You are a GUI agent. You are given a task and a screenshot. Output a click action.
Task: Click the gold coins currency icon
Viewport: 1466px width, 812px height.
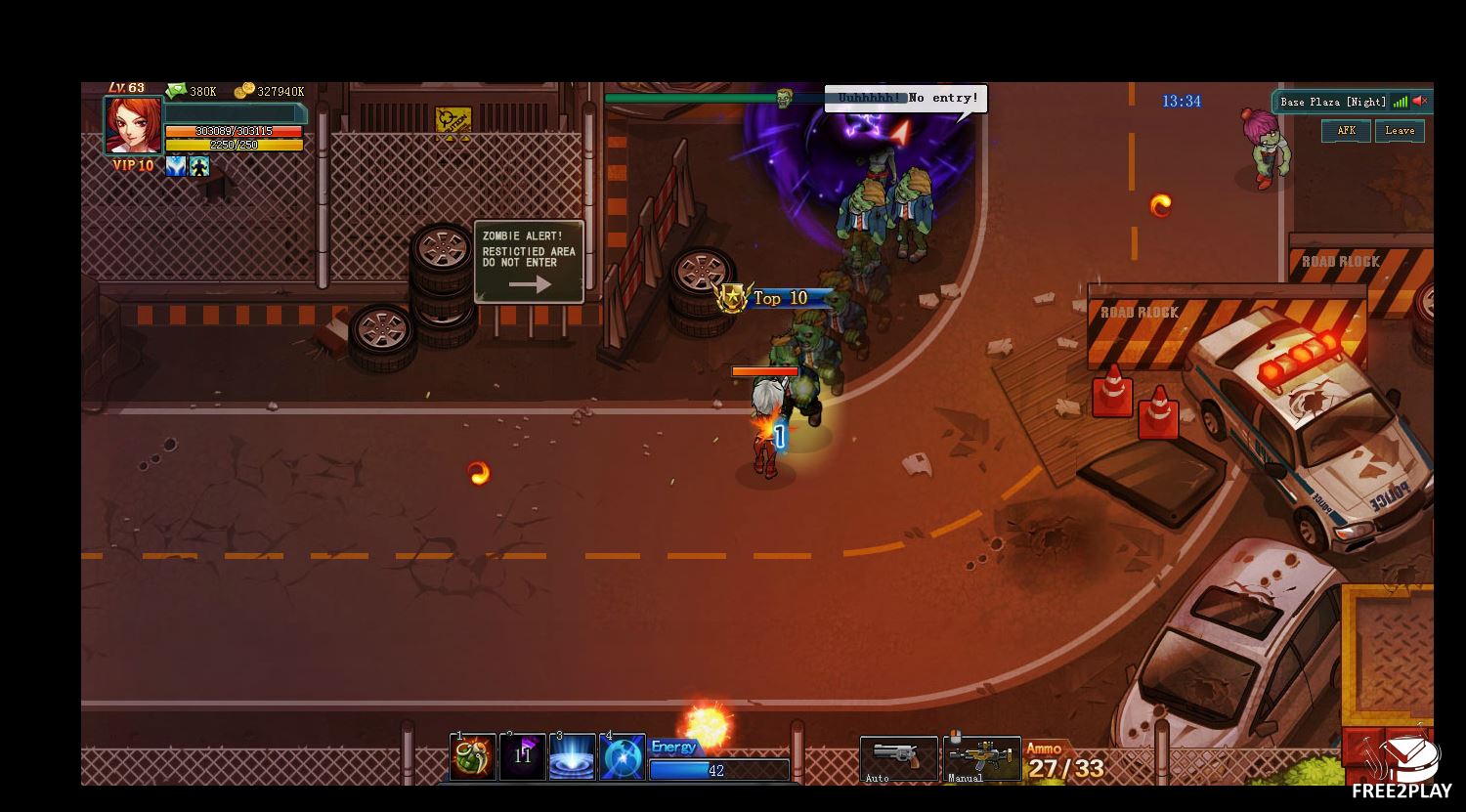[244, 91]
